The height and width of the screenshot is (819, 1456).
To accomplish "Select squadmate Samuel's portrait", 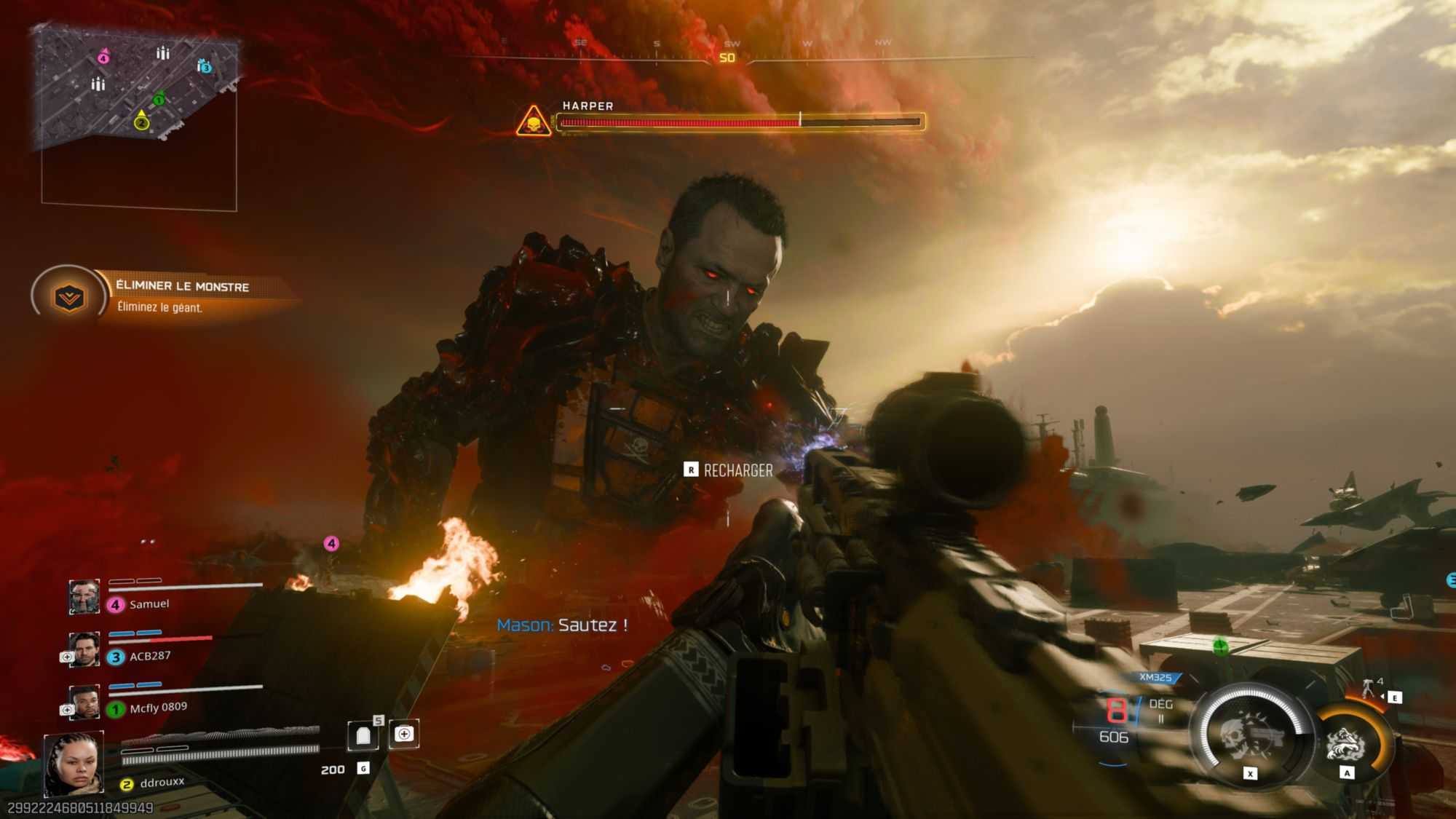I will (84, 597).
